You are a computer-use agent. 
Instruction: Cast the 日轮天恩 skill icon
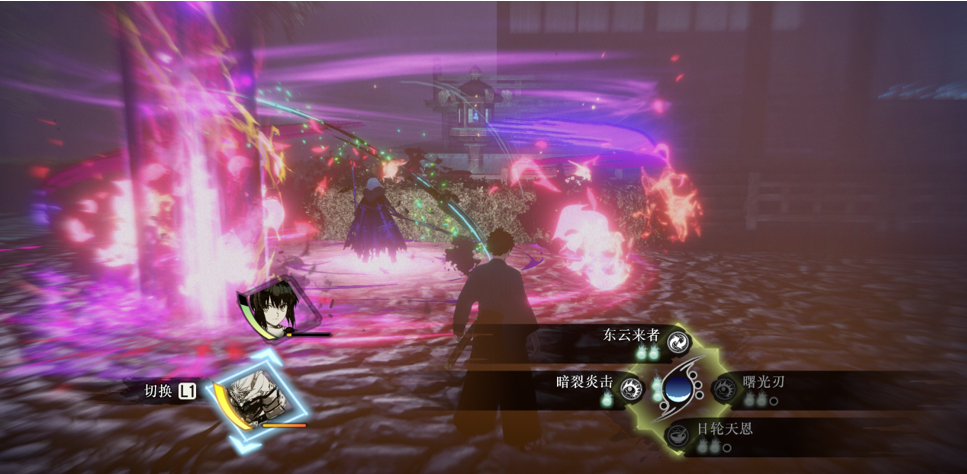coord(677,433)
